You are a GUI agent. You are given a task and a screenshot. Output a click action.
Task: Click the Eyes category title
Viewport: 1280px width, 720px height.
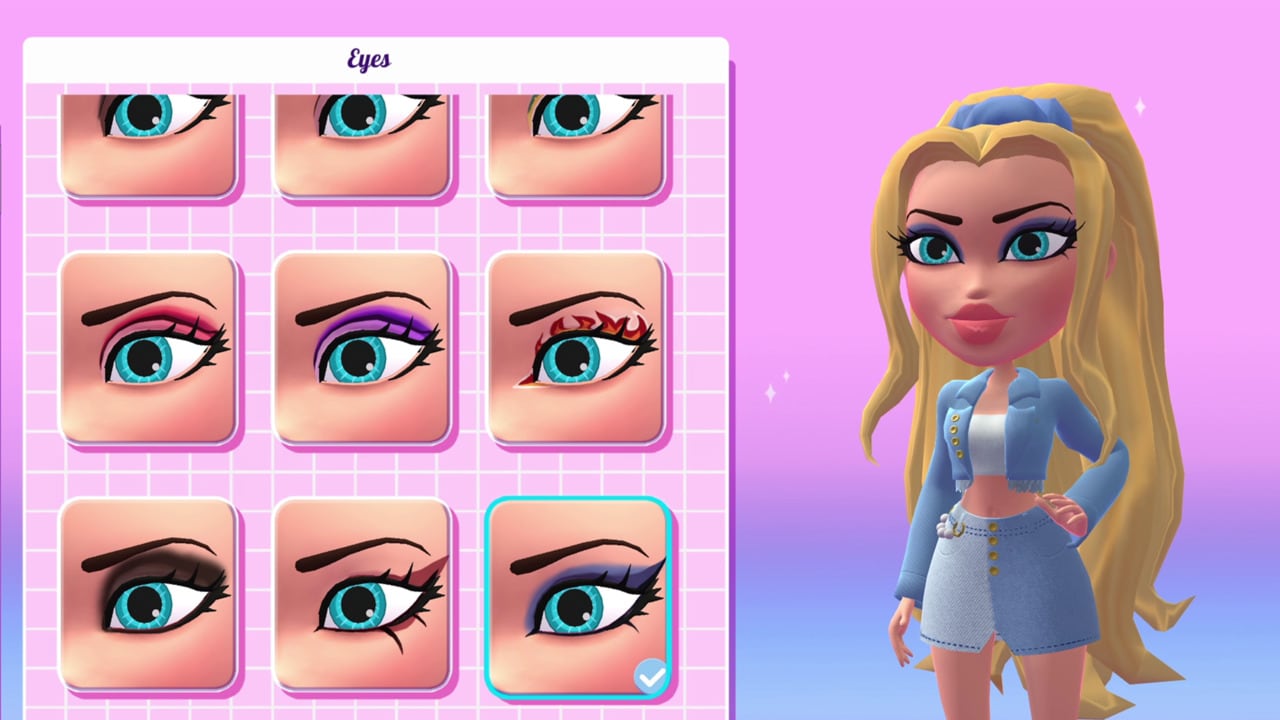368,60
